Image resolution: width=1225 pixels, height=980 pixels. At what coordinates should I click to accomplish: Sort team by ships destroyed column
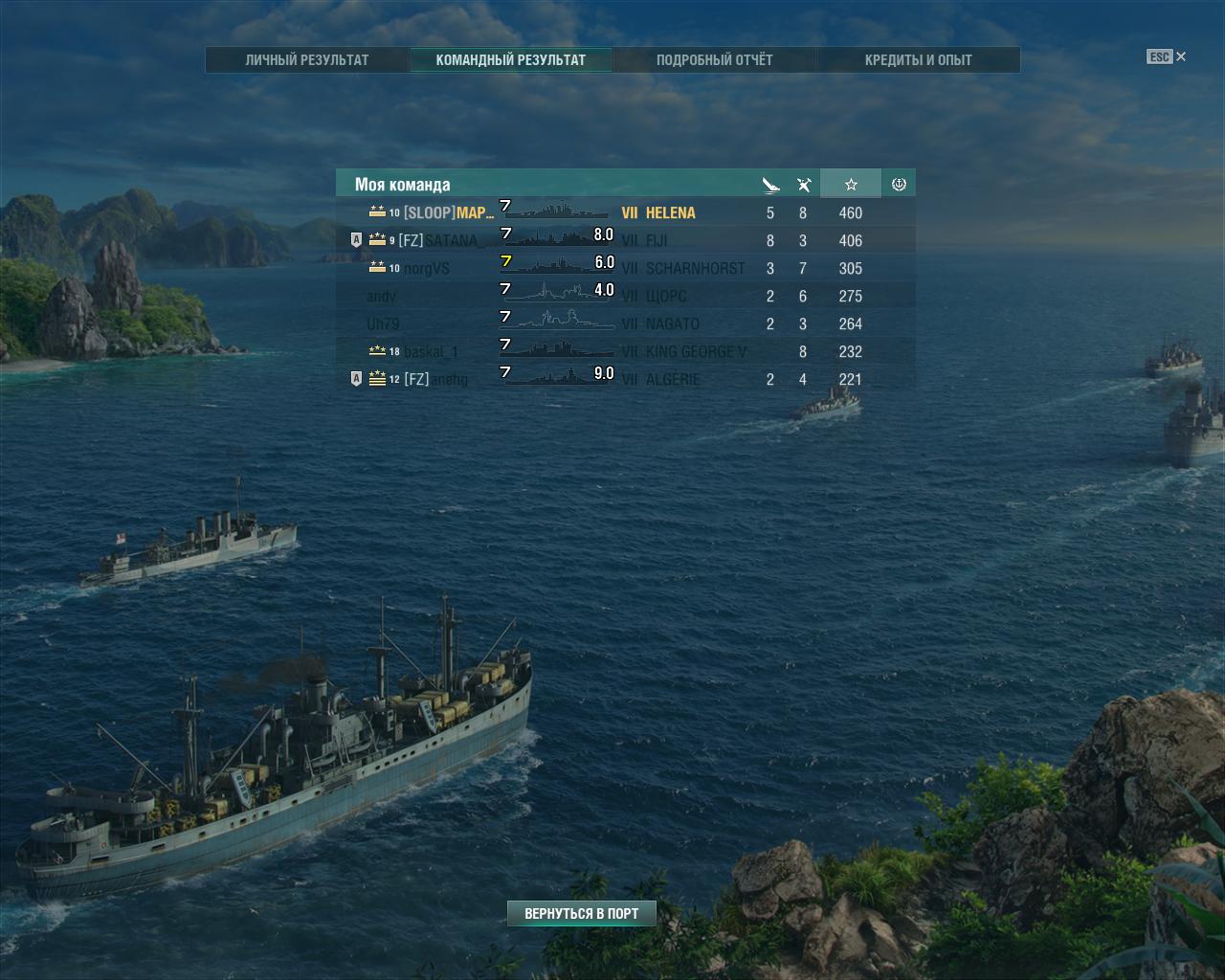click(770, 185)
